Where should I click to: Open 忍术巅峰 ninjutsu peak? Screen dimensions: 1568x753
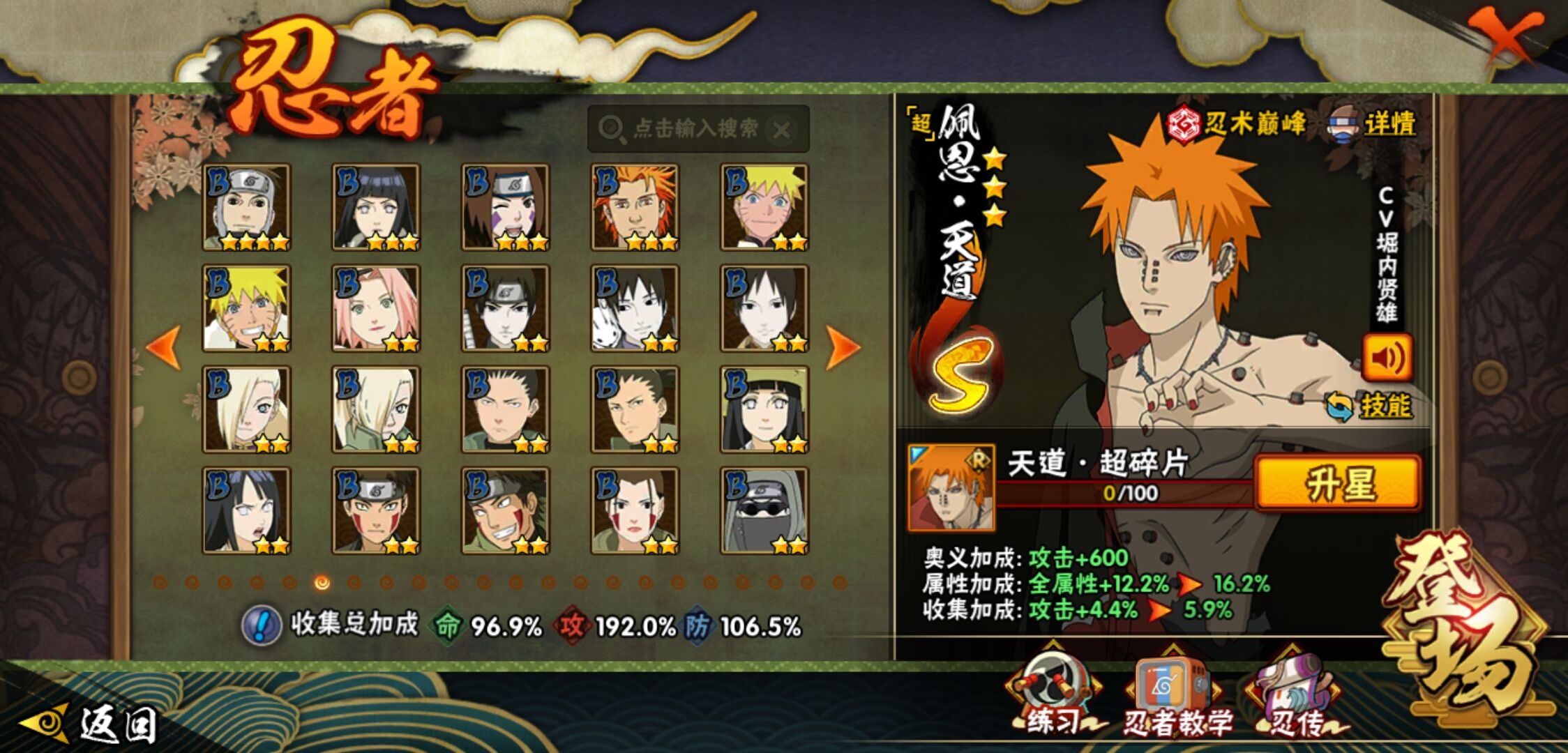(1237, 125)
